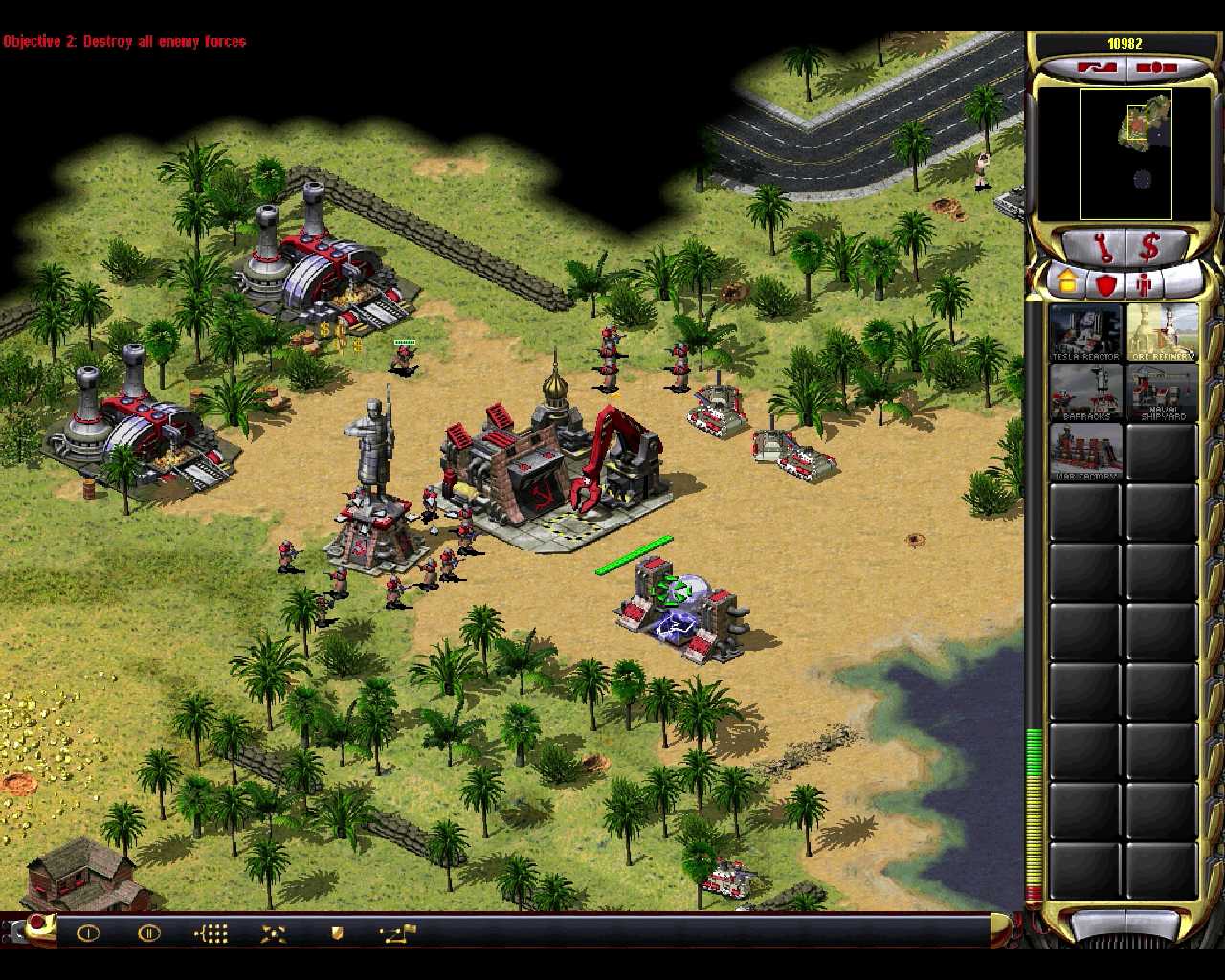Switch to the structures tab with house icon

(x=1067, y=283)
